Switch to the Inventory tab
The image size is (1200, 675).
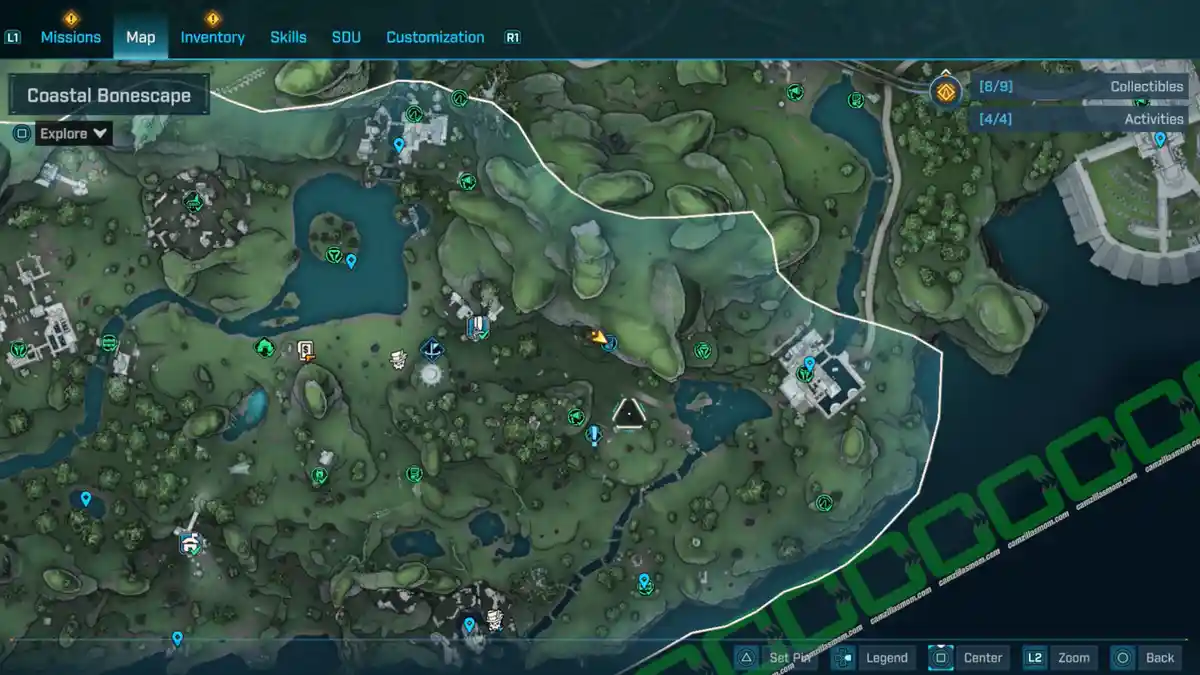(212, 37)
